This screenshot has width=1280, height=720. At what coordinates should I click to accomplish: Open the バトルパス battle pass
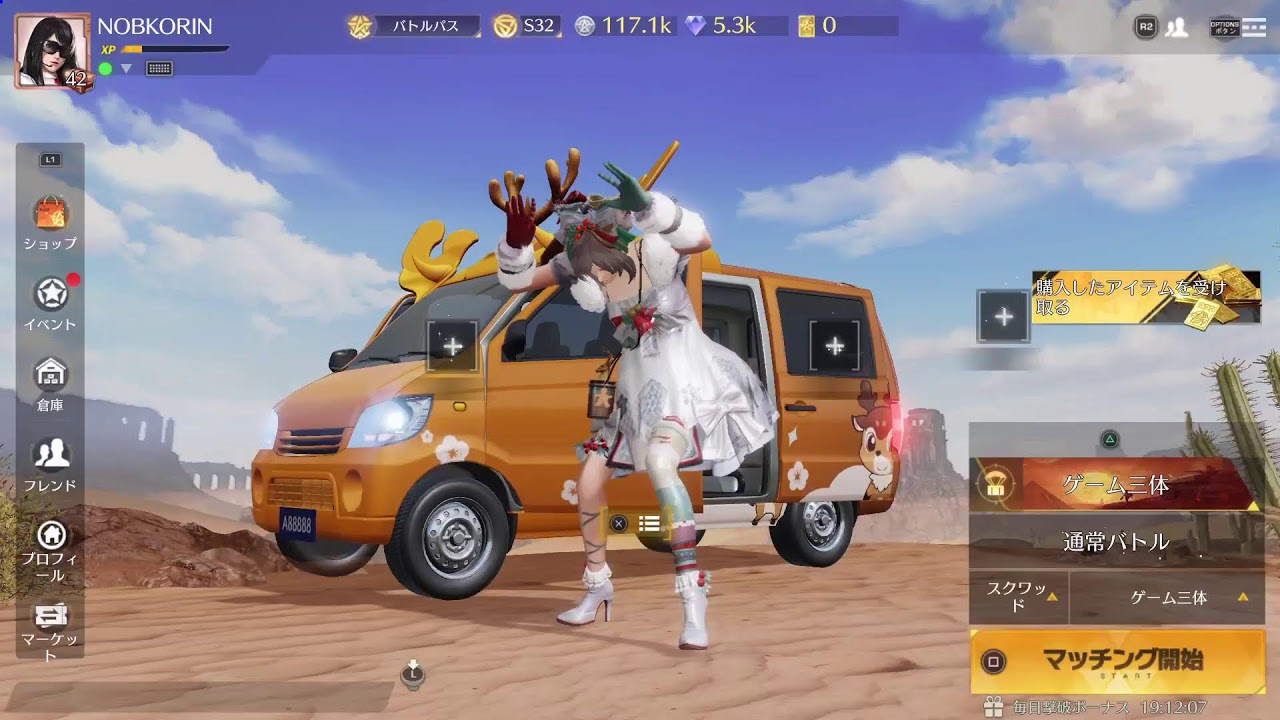[415, 26]
